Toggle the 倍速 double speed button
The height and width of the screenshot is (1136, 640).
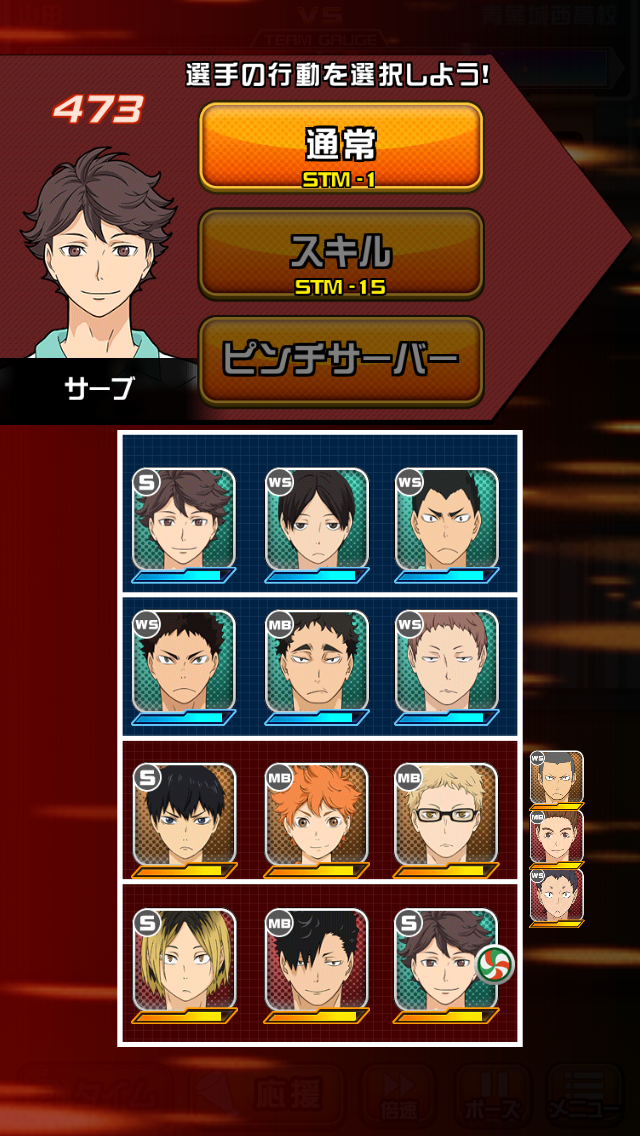(398, 1098)
